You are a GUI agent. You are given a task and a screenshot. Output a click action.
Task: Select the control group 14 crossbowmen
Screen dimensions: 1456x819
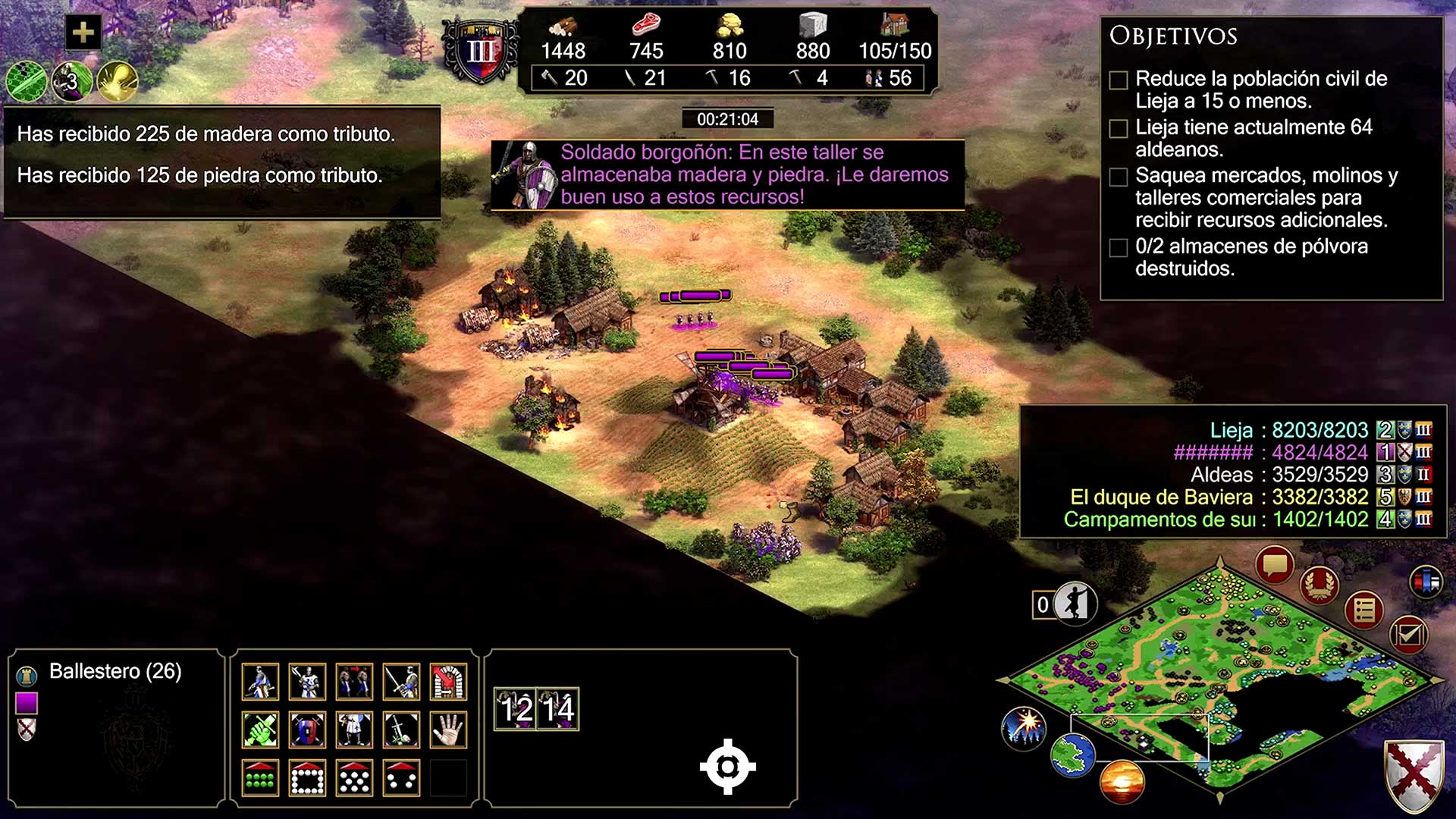[558, 709]
